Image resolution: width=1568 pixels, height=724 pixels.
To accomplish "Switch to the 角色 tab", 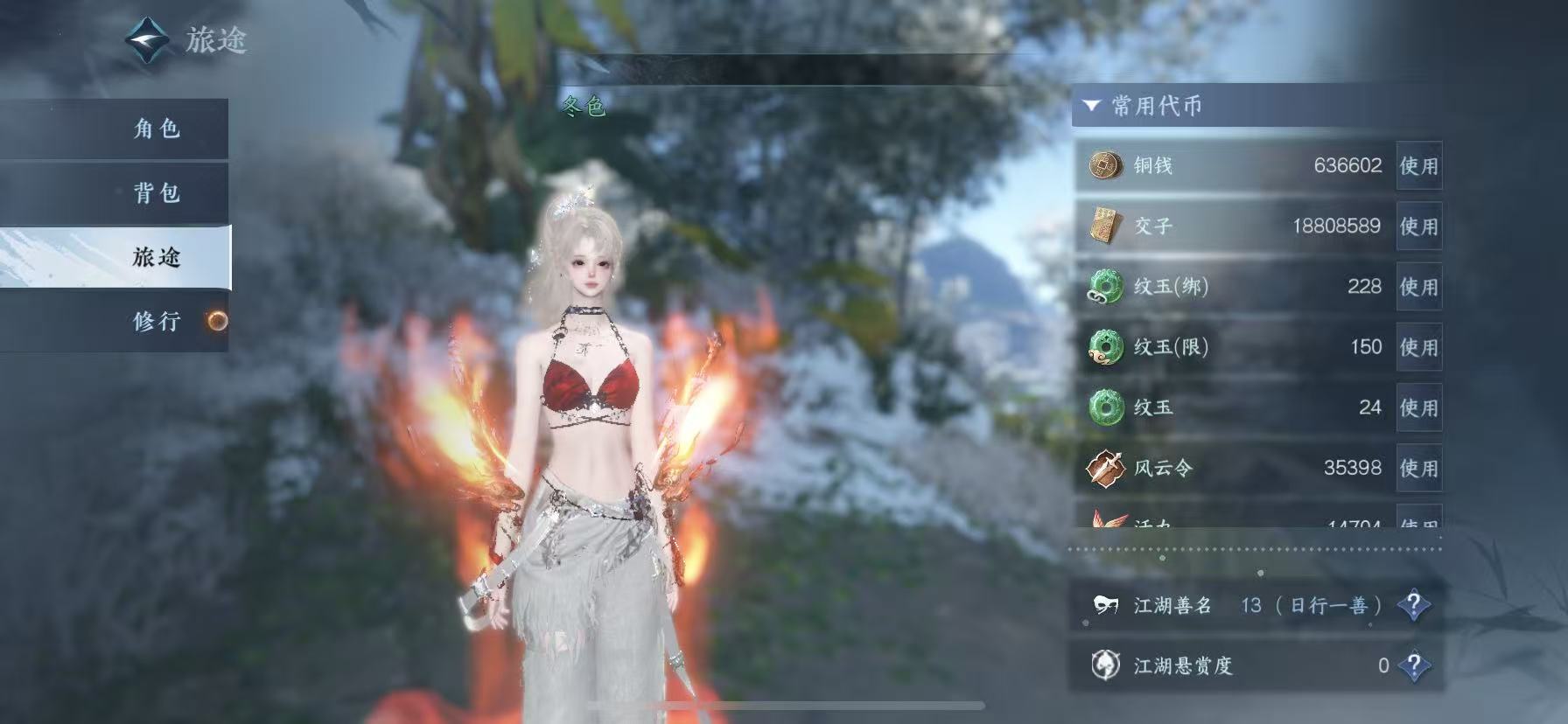I will tap(157, 129).
